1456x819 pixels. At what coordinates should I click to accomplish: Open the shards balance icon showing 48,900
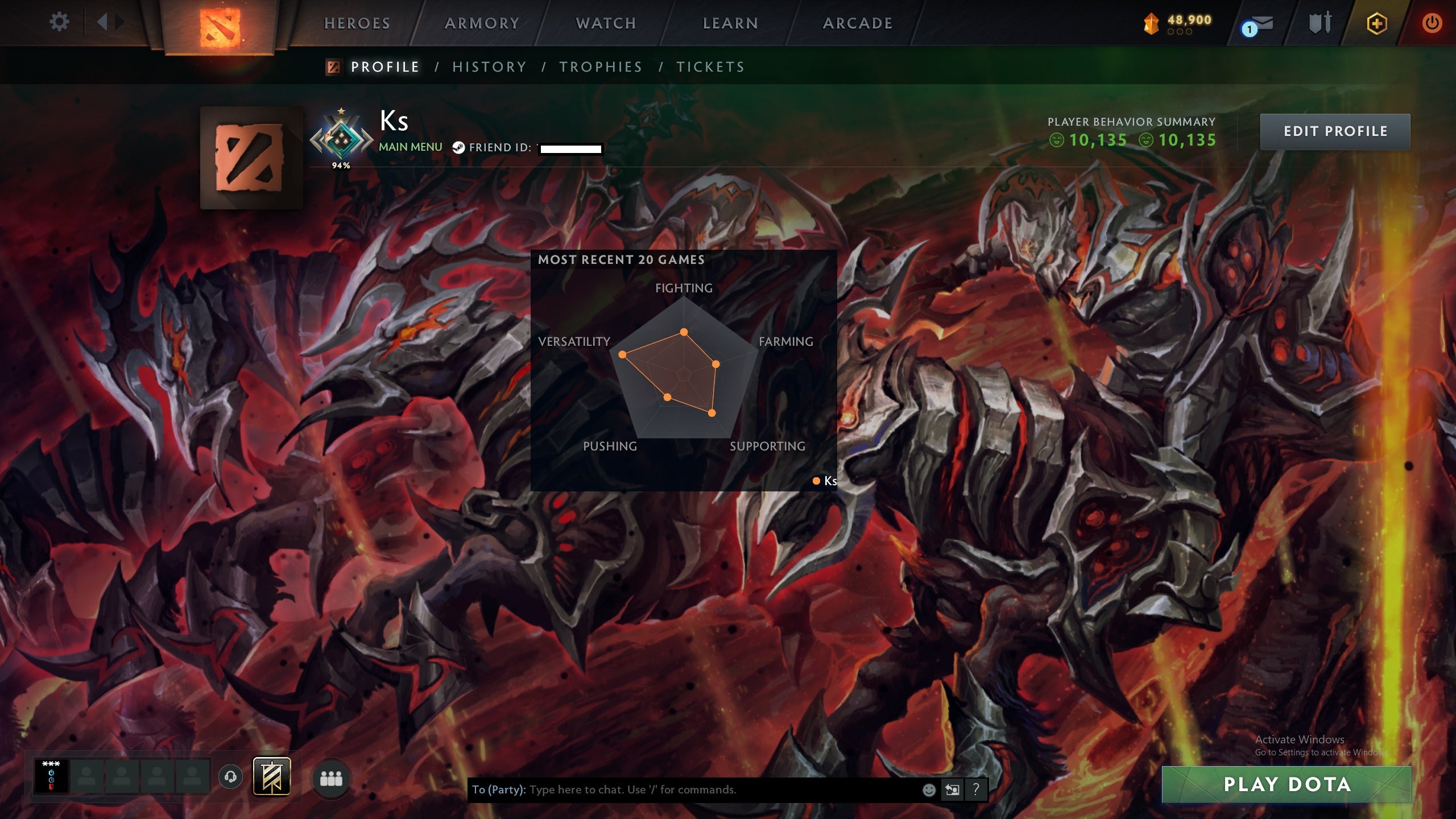pyautogui.click(x=1153, y=22)
